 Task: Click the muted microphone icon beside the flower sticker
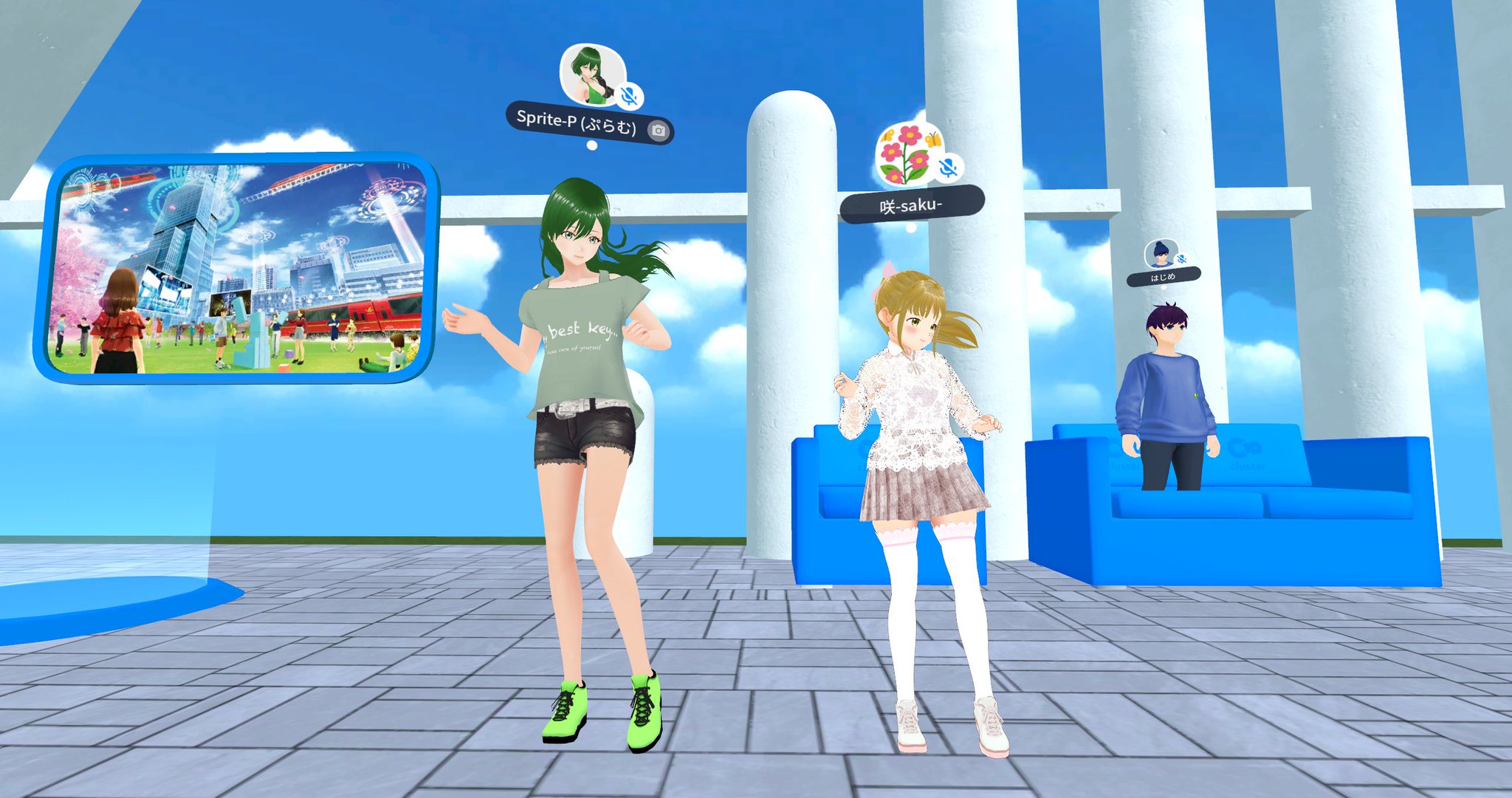tap(947, 168)
